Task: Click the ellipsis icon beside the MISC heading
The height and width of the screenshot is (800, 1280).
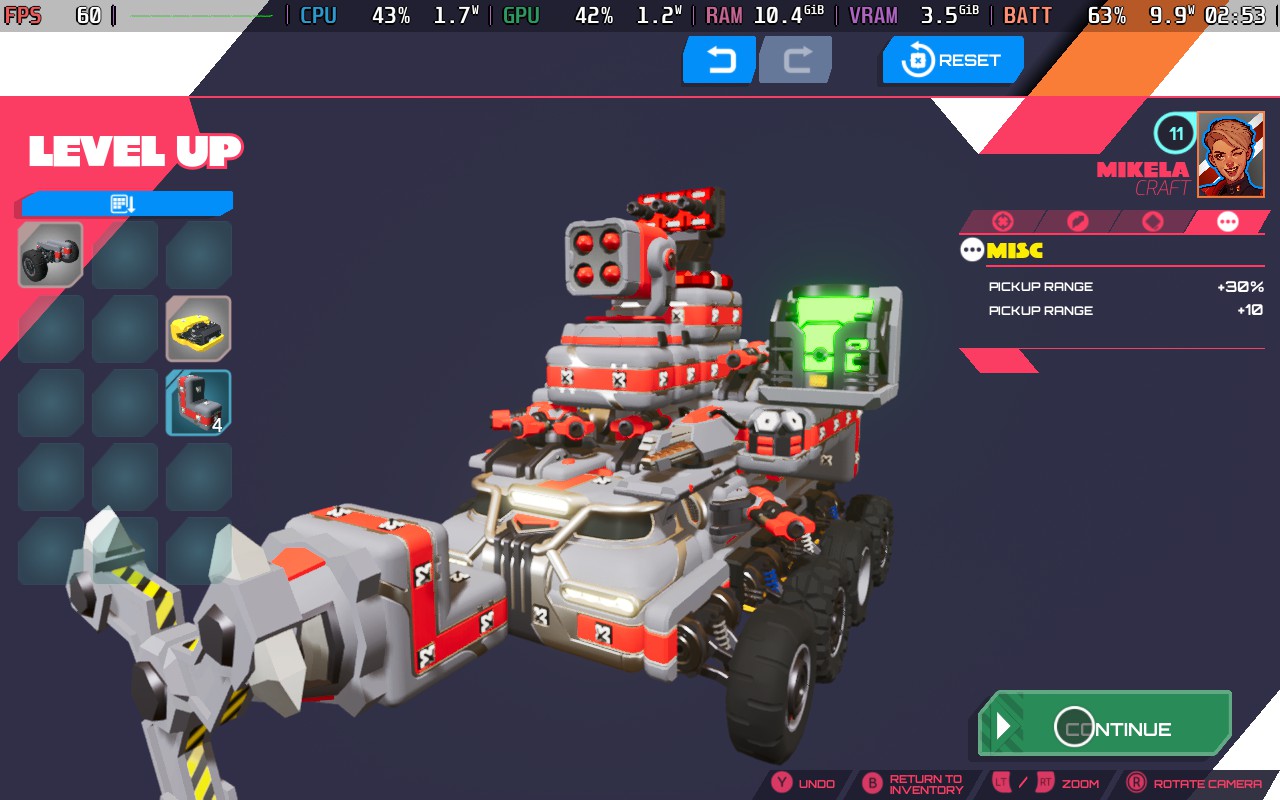Action: click(970, 249)
